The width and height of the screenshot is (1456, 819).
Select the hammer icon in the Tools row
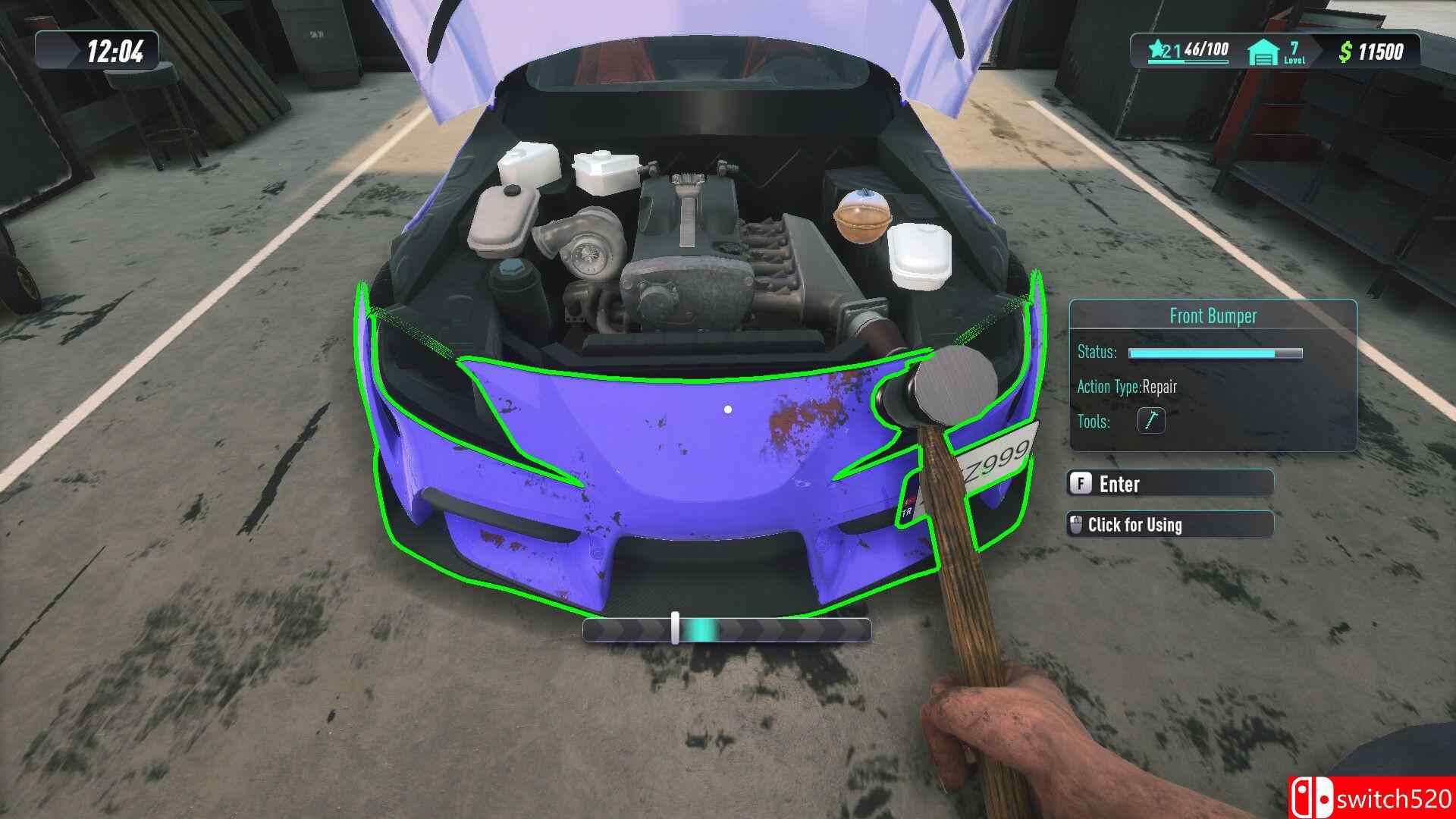point(1150,421)
